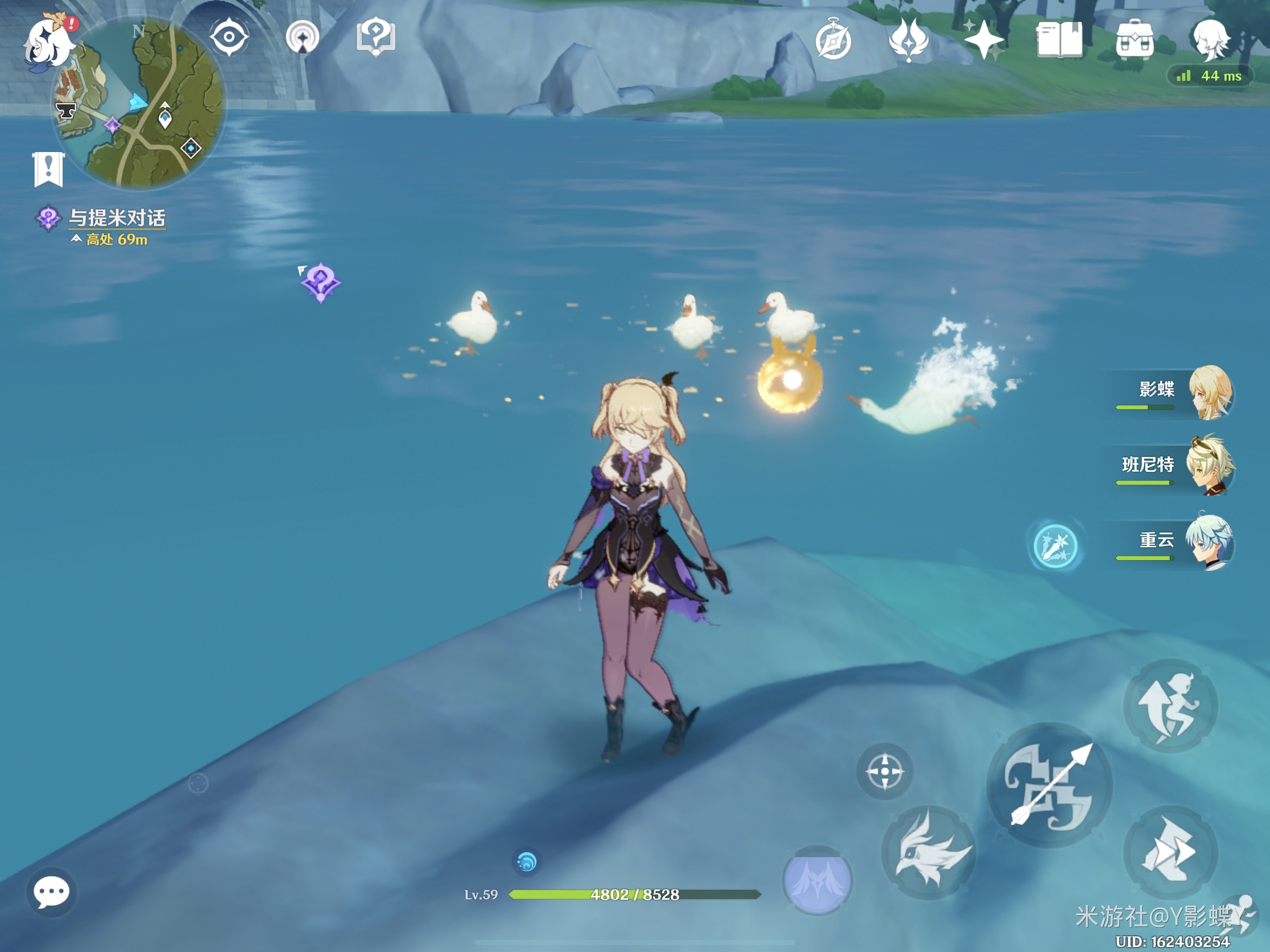
Task: Open the co-op mode icon
Action: 302,37
